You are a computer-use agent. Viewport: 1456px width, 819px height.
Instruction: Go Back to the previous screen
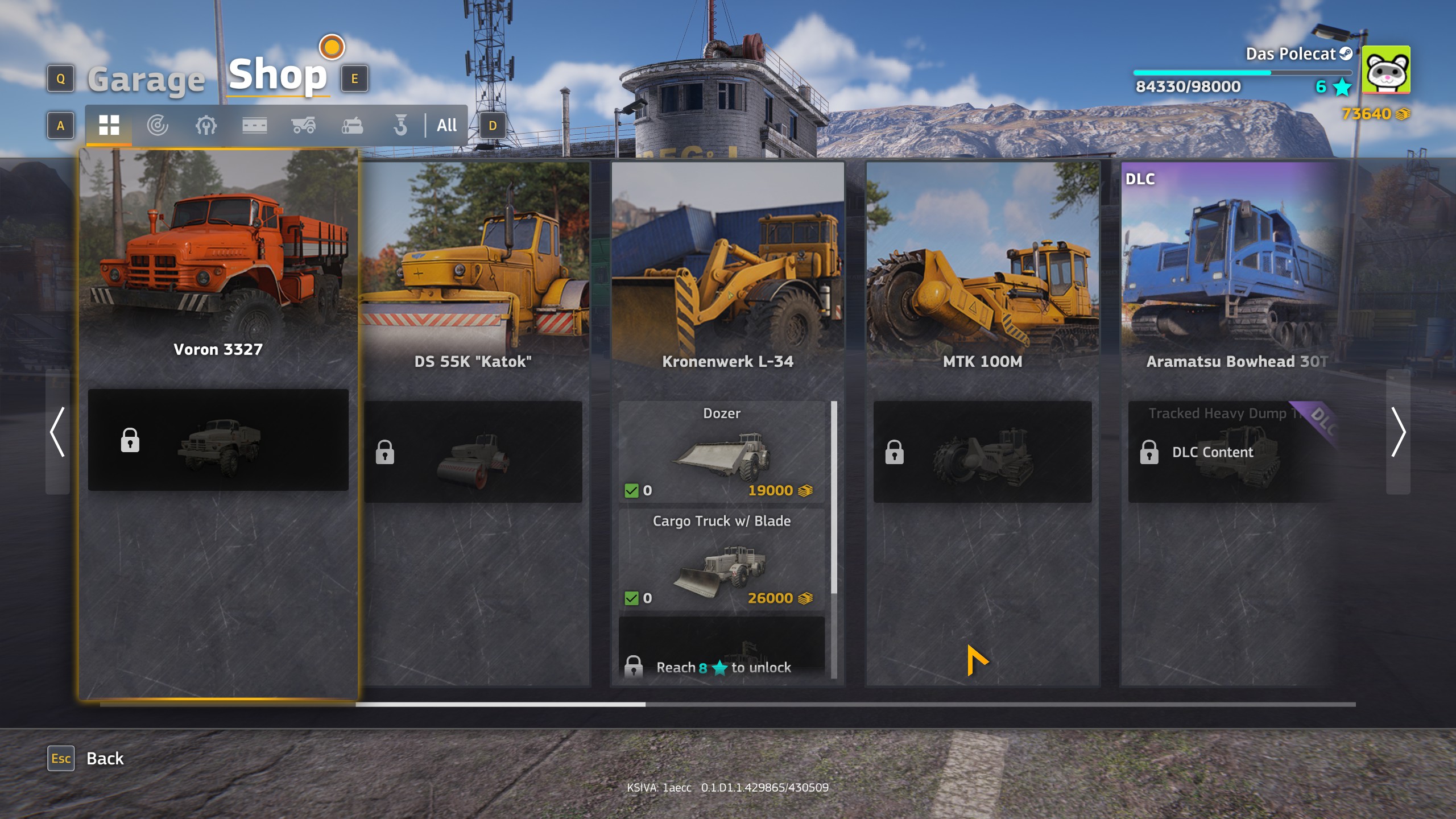click(x=105, y=758)
